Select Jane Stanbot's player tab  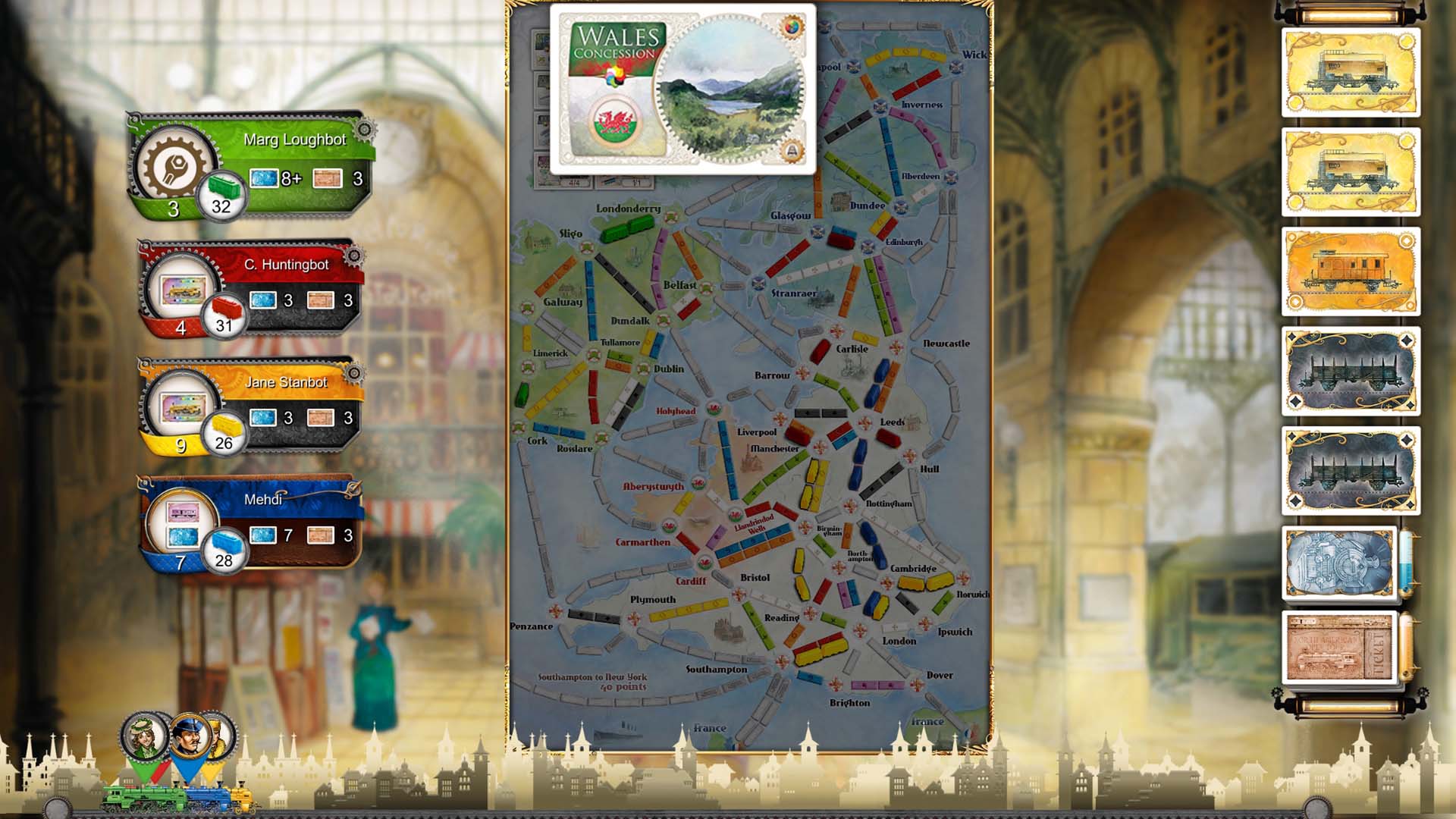288,383
